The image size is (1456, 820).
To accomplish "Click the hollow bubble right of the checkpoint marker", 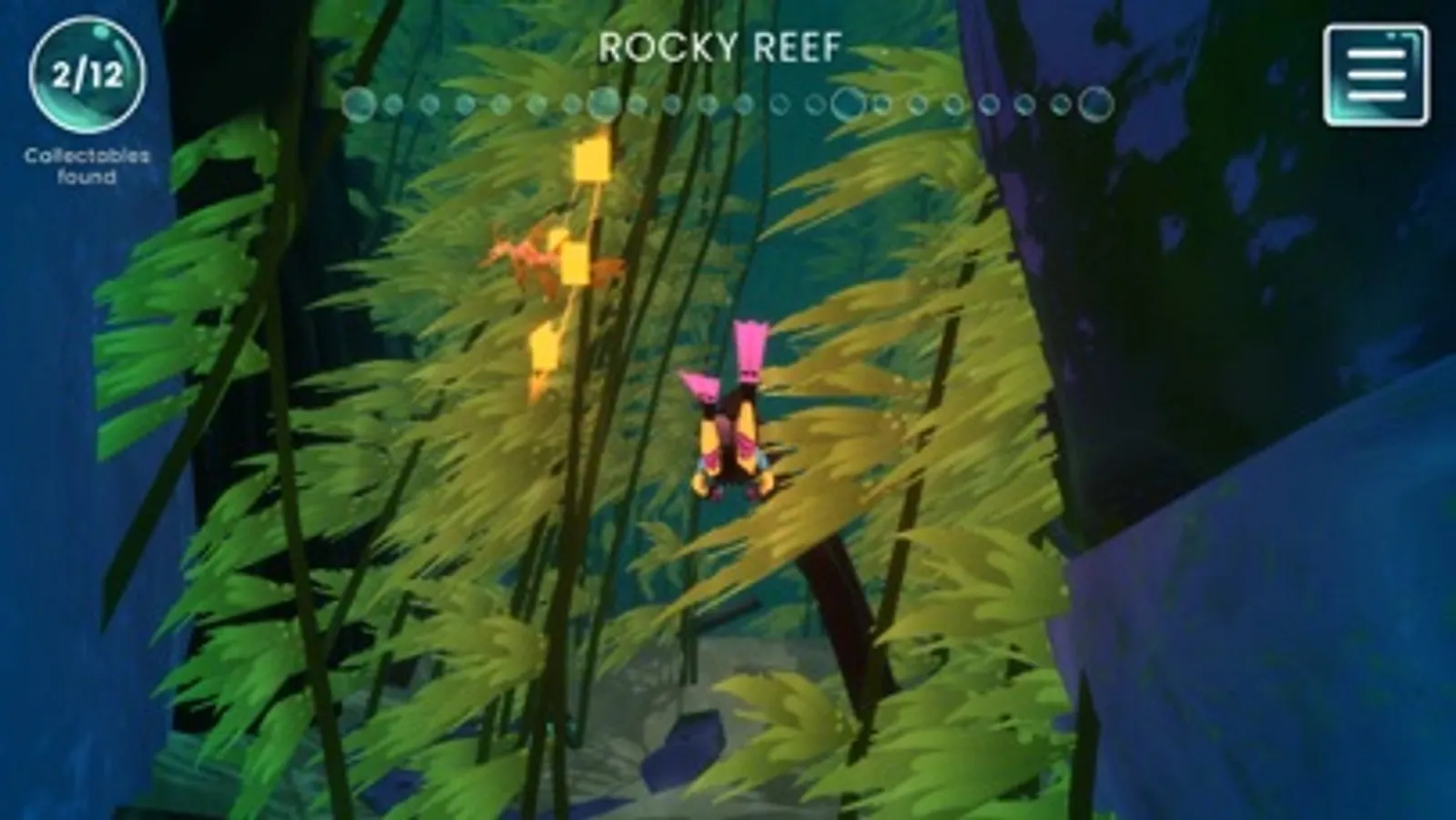I will (x=880, y=104).
